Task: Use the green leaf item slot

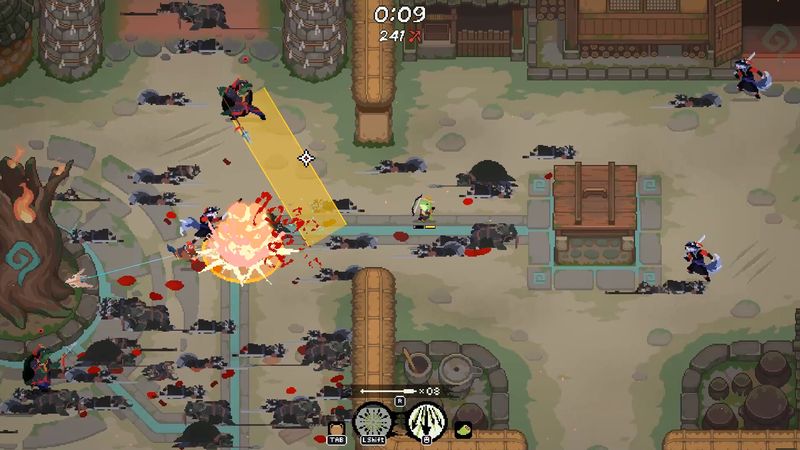Action: (x=464, y=429)
